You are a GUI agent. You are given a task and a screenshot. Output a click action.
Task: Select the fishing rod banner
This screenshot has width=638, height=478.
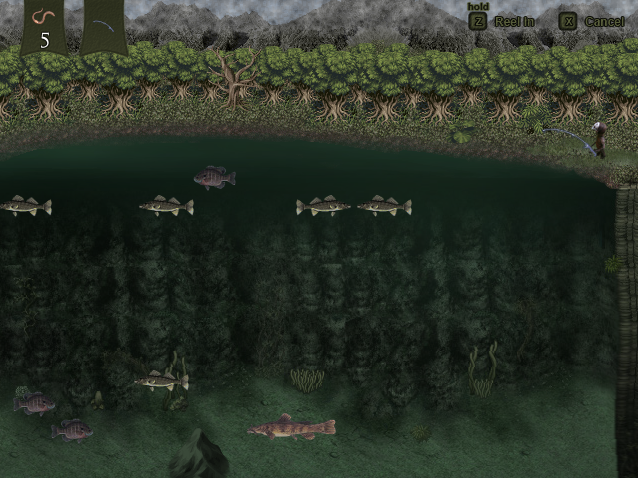coord(104,25)
